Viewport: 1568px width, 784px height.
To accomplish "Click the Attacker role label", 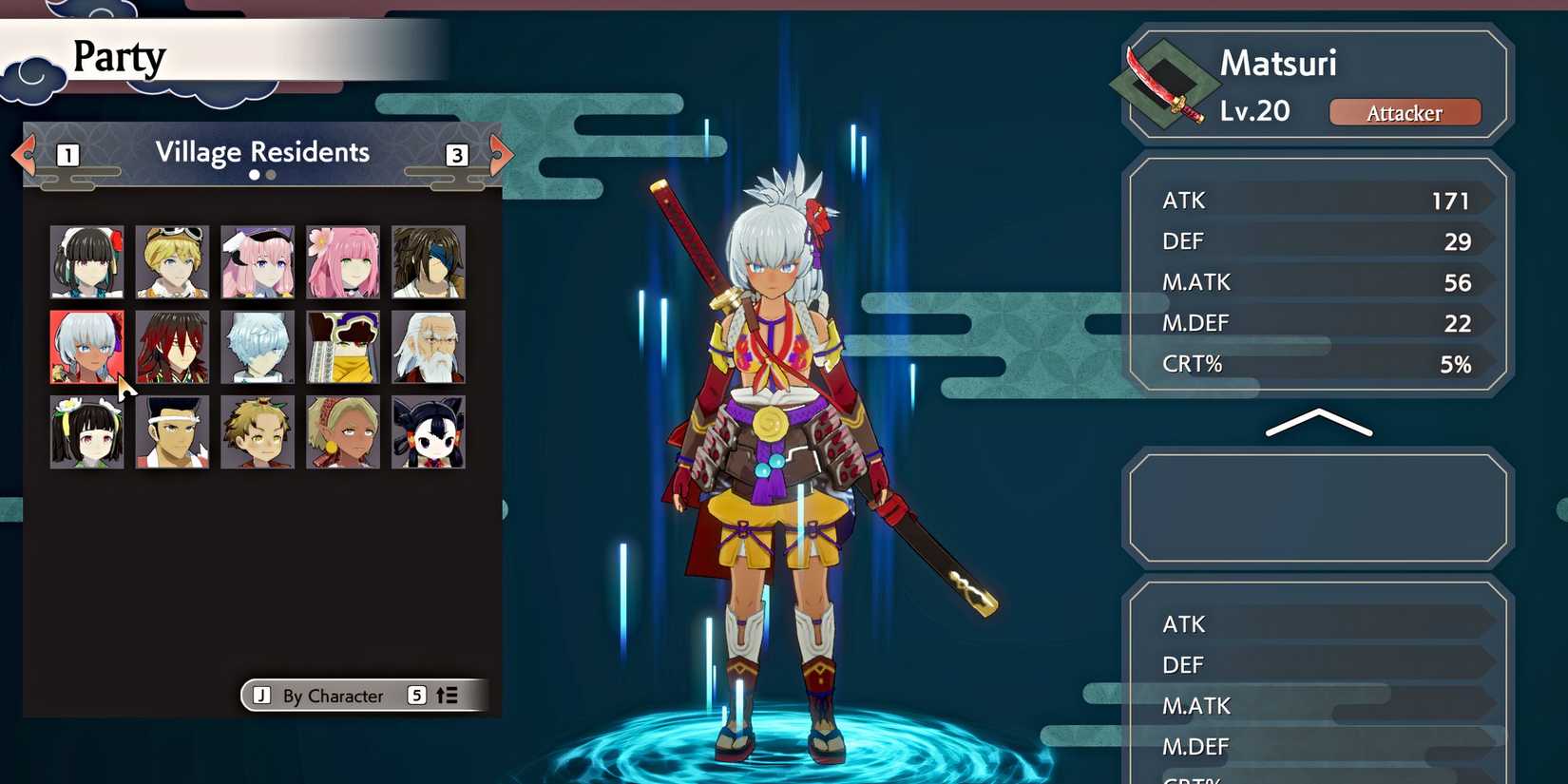I will tap(1405, 113).
